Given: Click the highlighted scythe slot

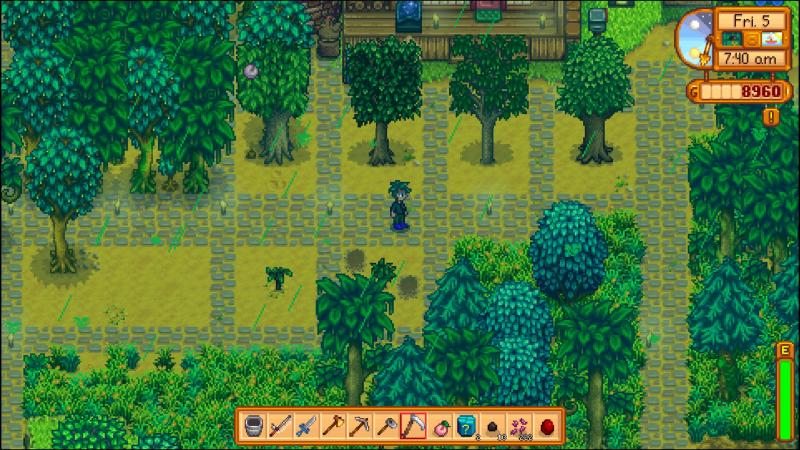Looking at the screenshot, I should (x=413, y=424).
